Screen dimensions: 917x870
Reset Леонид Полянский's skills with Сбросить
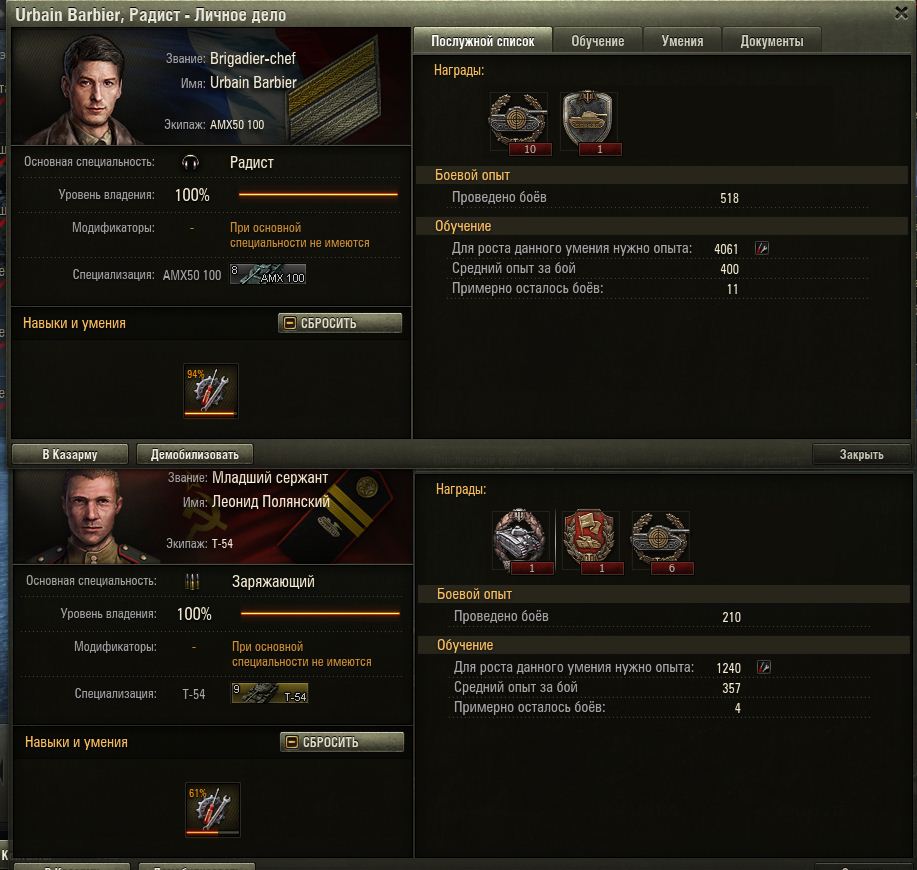click(342, 742)
